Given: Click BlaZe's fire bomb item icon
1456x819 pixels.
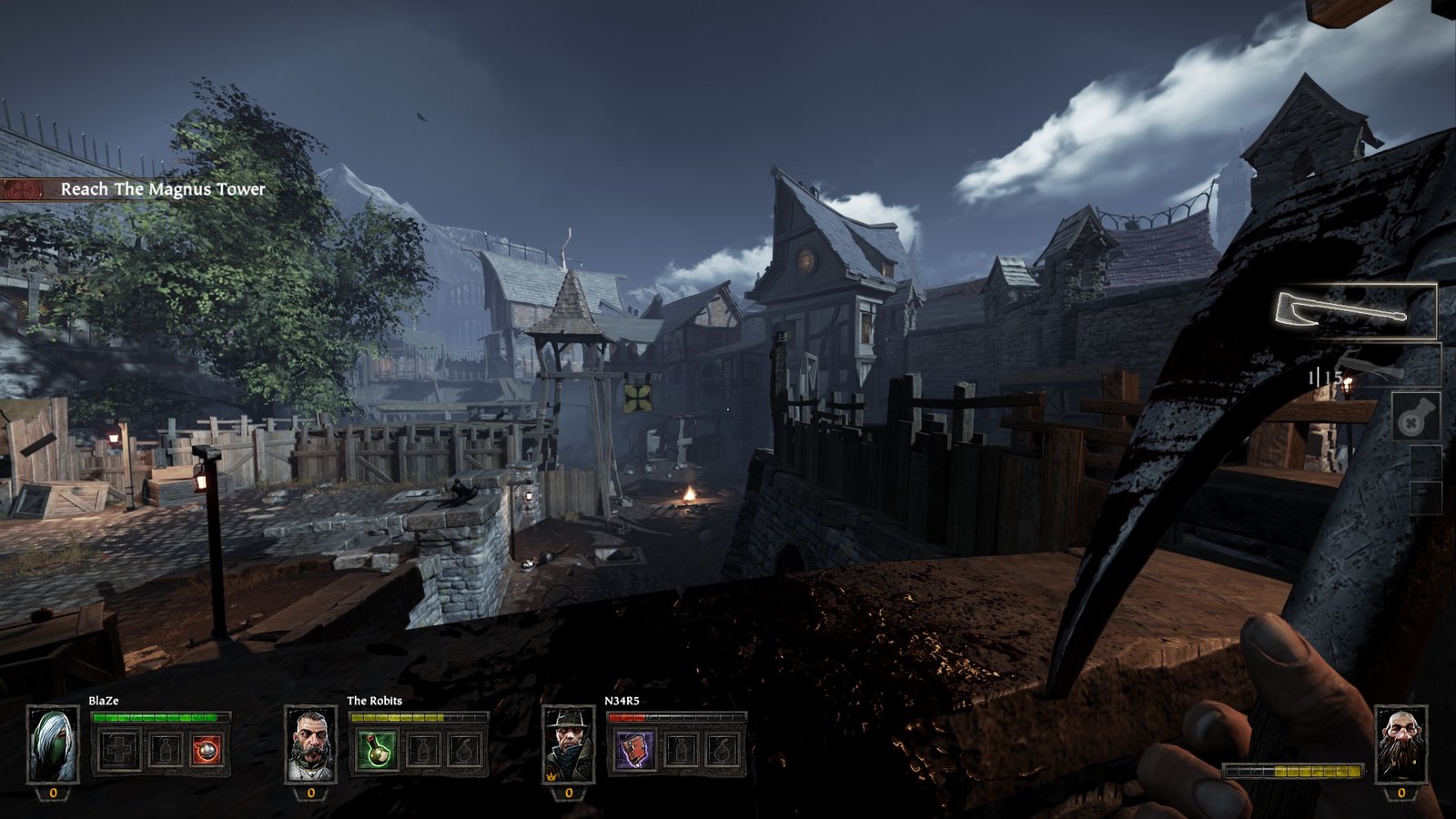Looking at the screenshot, I should pyautogui.click(x=207, y=751).
